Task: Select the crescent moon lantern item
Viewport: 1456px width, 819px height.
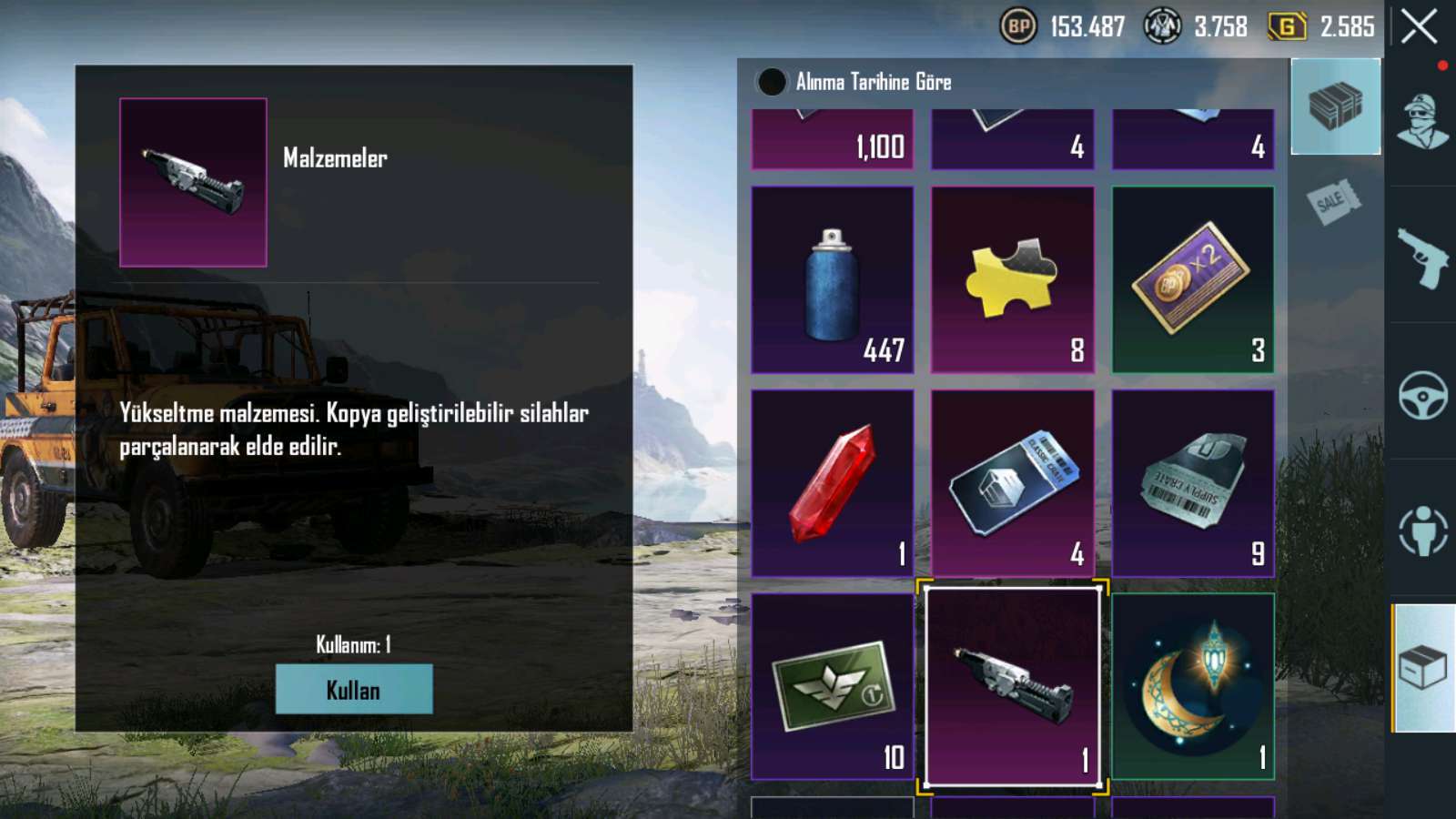Action: pyautogui.click(x=1192, y=687)
